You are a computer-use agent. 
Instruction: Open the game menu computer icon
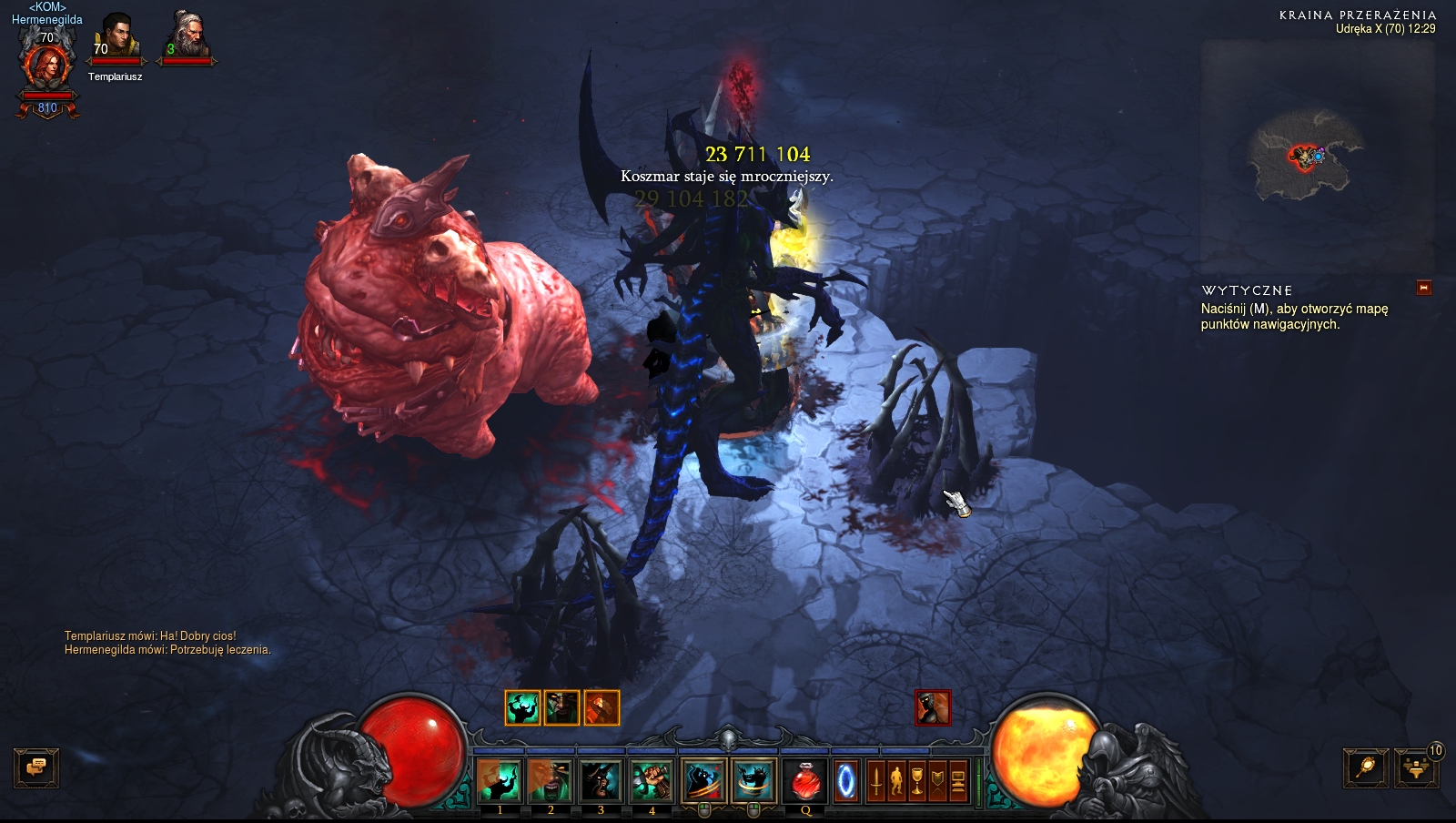pyautogui.click(x=958, y=781)
